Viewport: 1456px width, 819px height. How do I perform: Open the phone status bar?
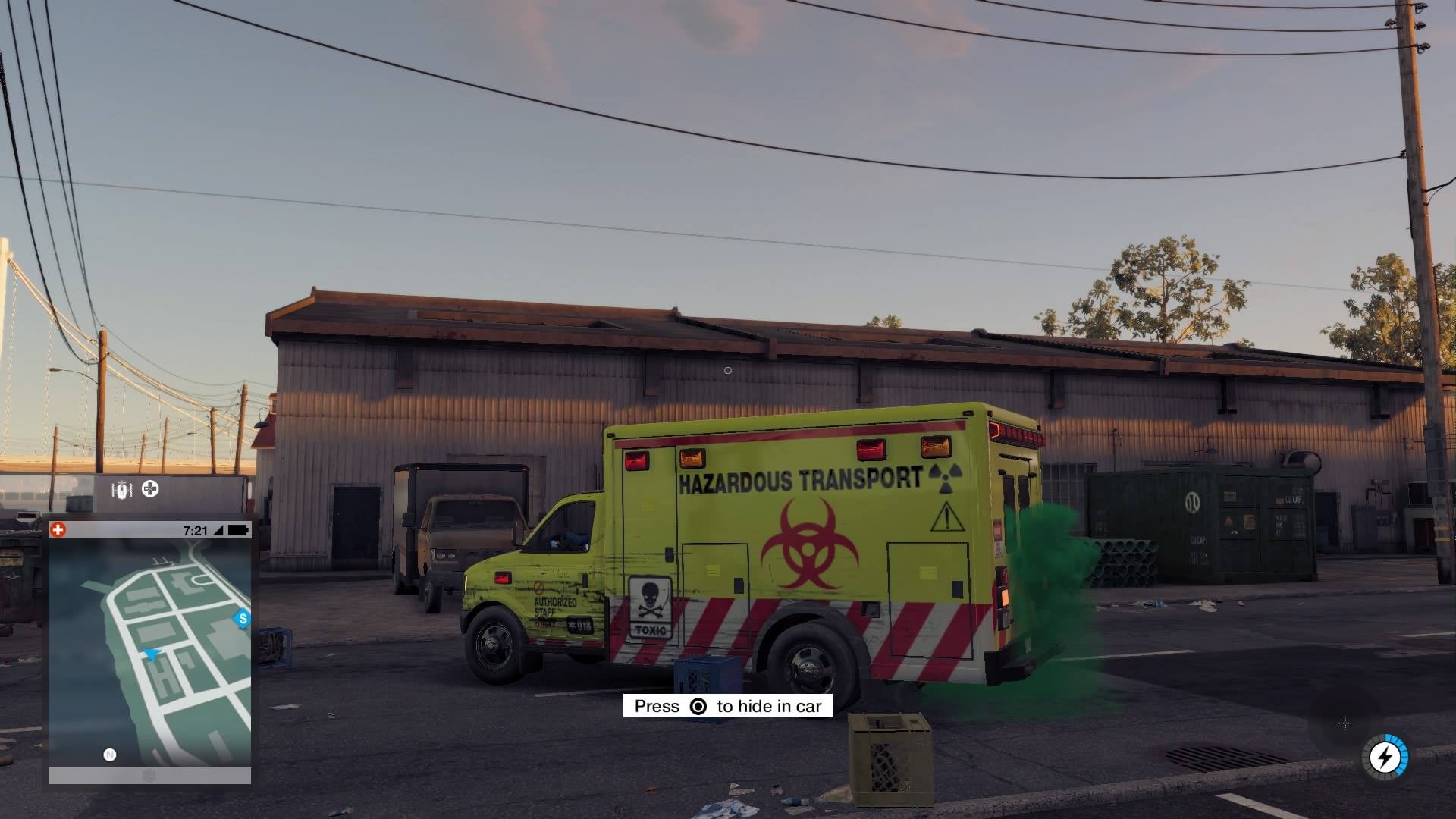pyautogui.click(x=152, y=529)
